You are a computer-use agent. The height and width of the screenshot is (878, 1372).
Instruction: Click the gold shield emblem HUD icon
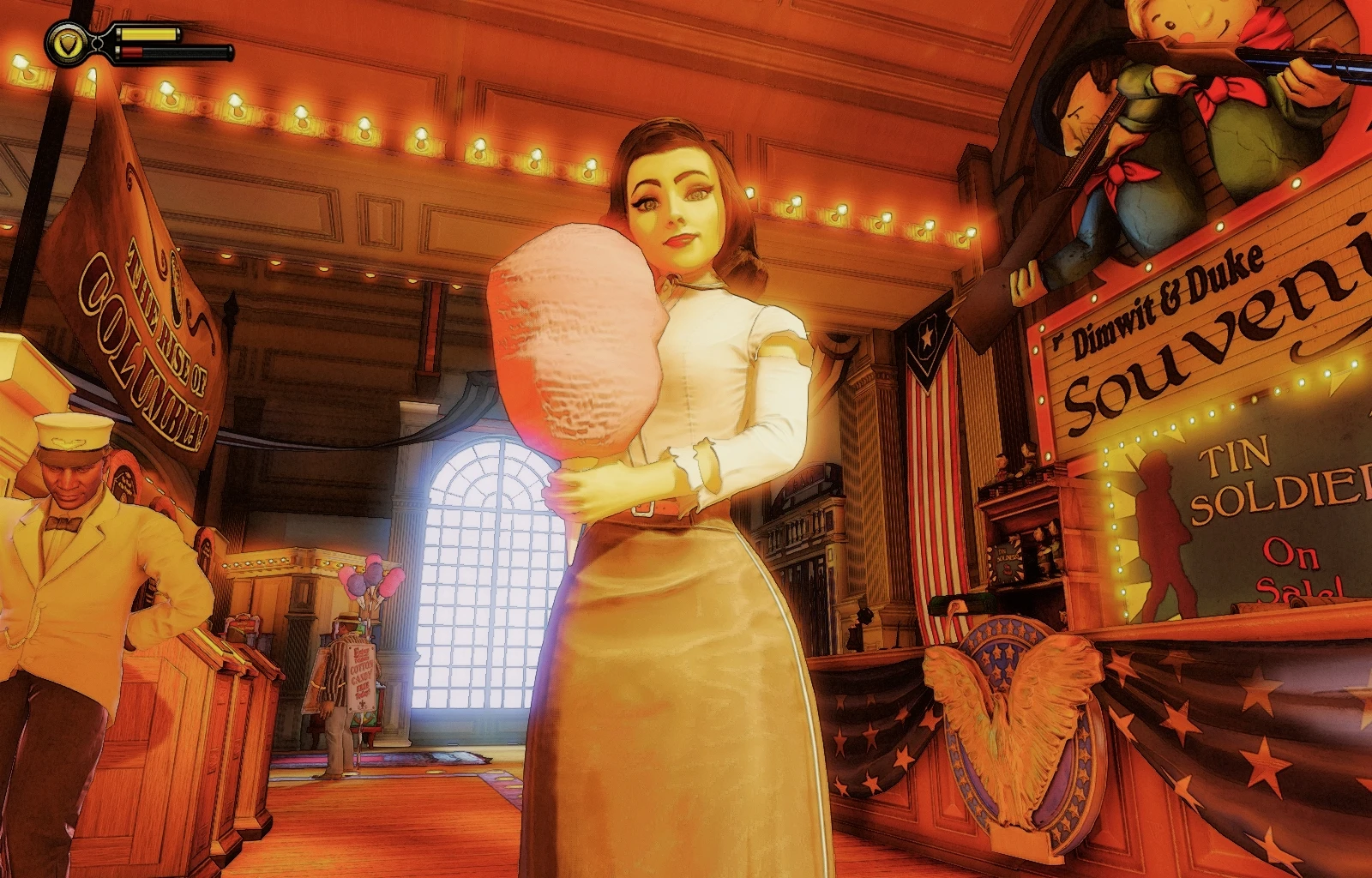[x=65, y=43]
